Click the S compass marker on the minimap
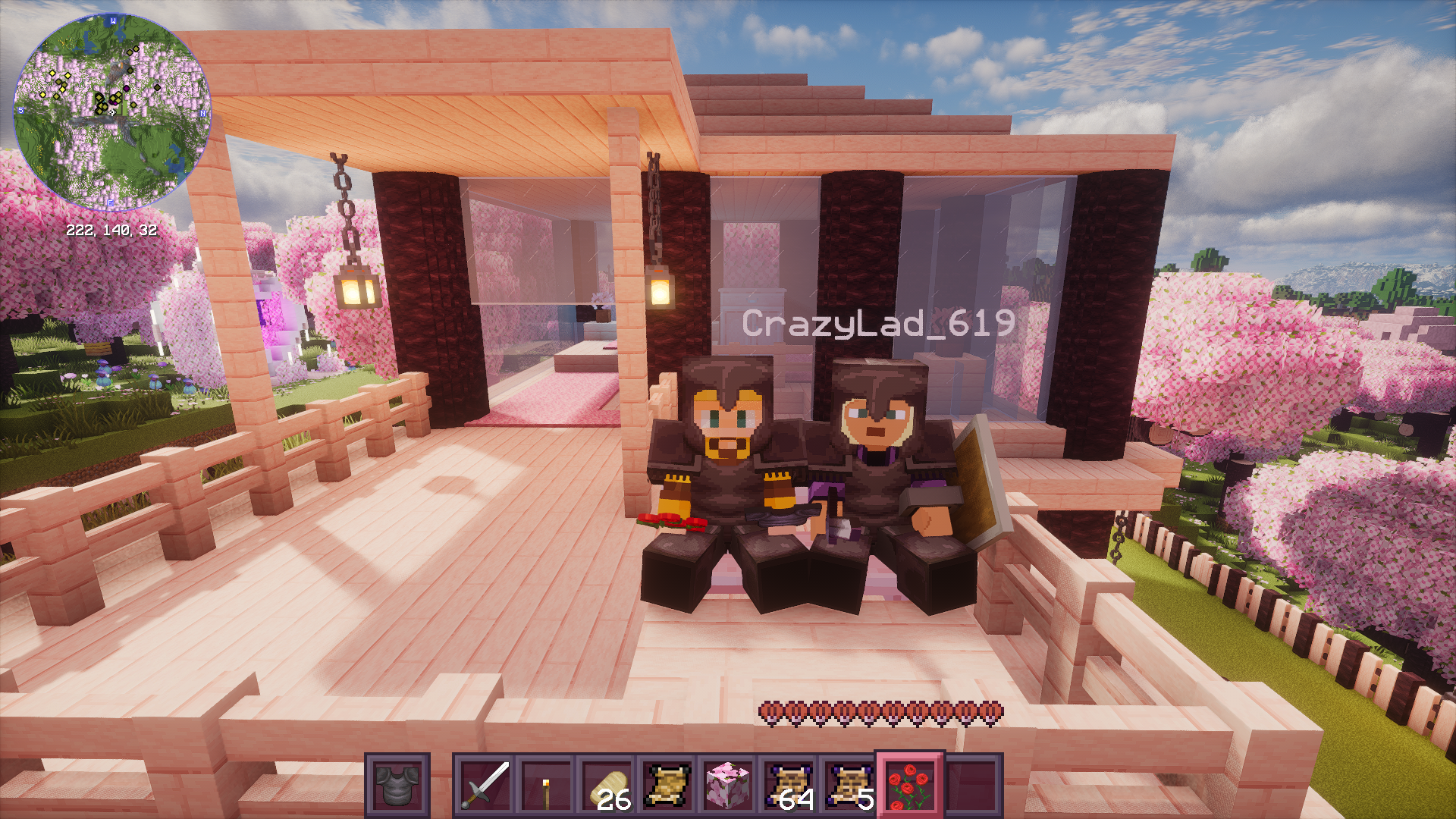Screen dimensions: 1456x819 [x=20, y=110]
